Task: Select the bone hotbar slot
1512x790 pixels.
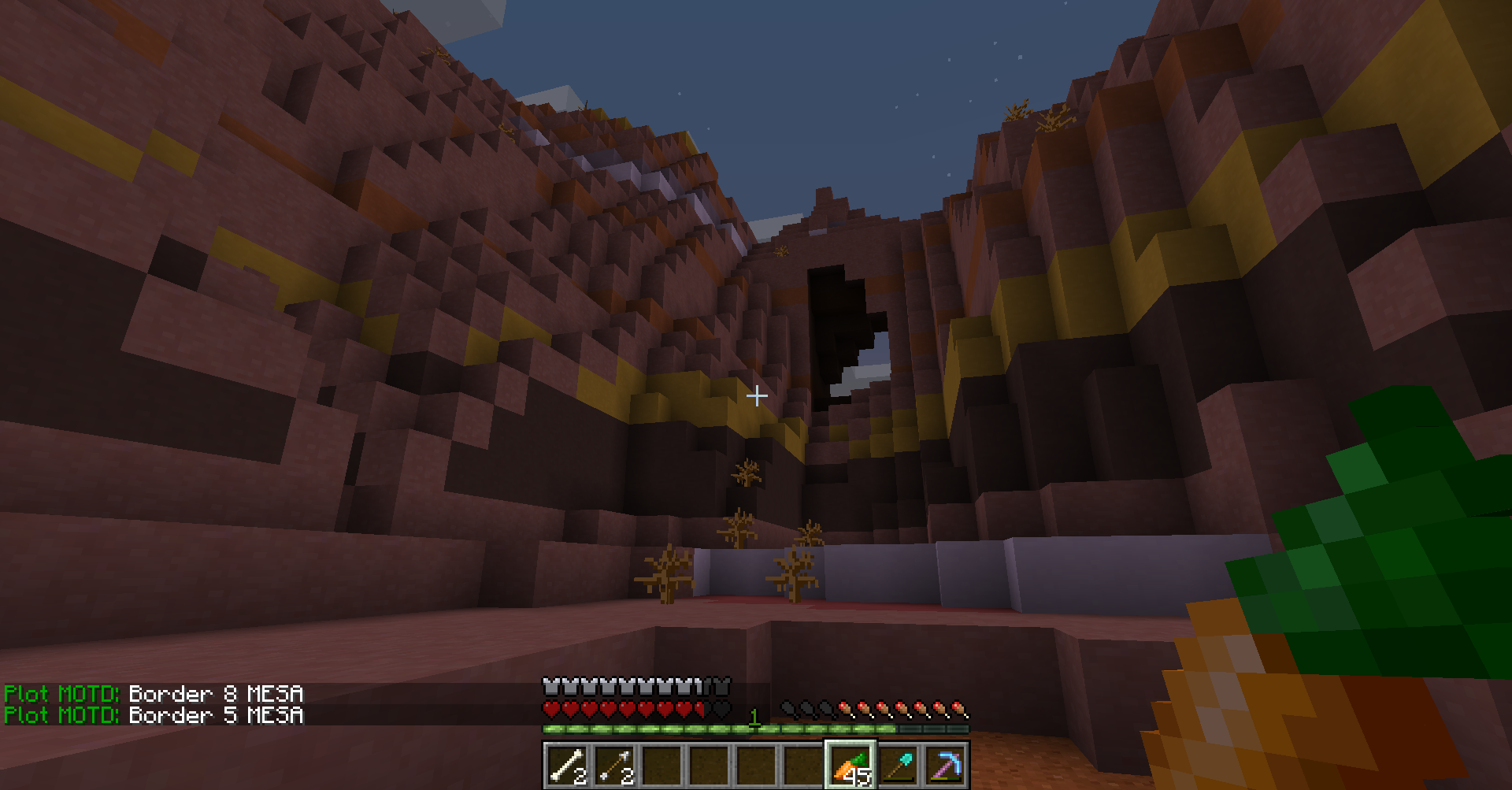Action: 567,765
